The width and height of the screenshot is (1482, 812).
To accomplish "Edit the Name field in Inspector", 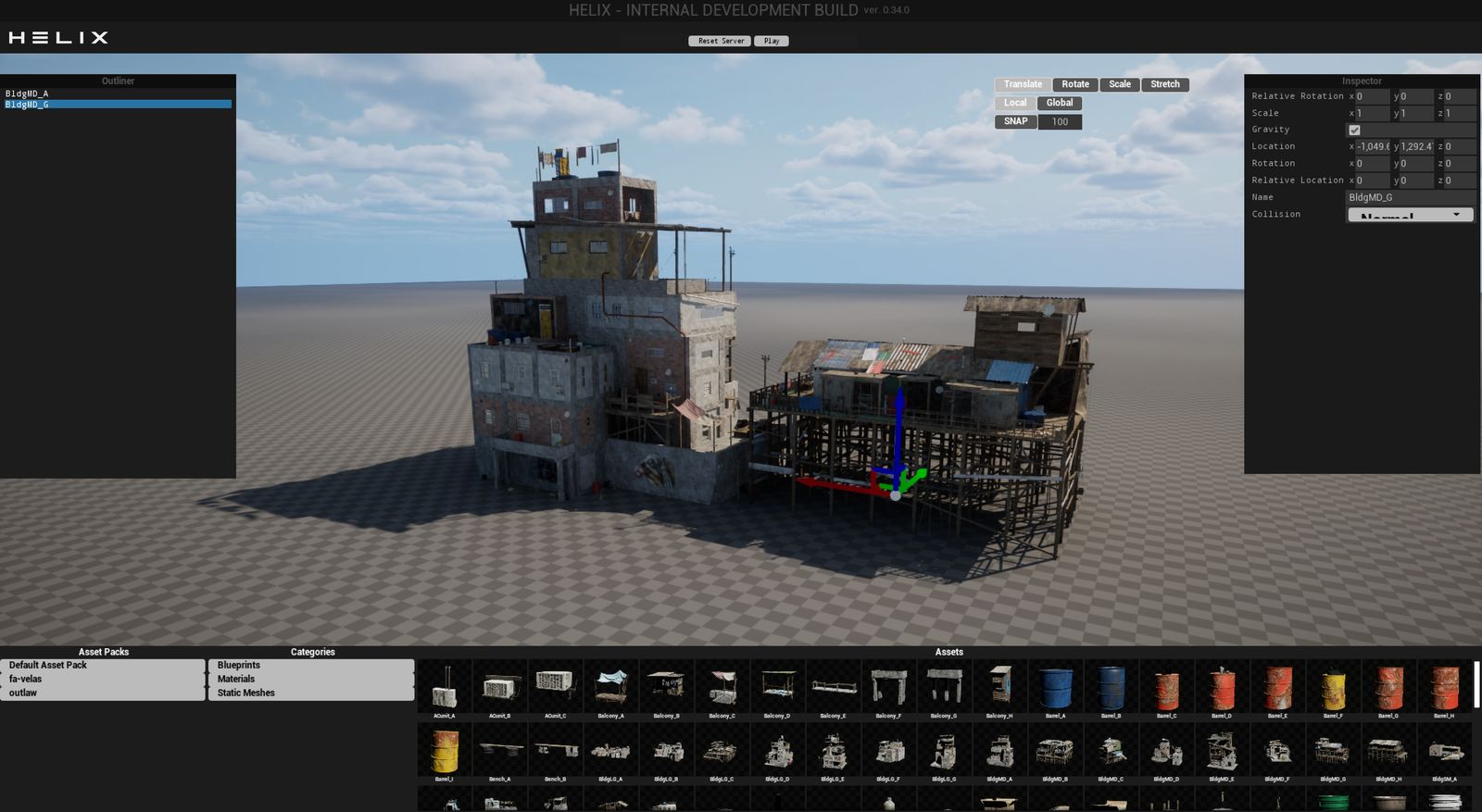I will tap(1408, 197).
